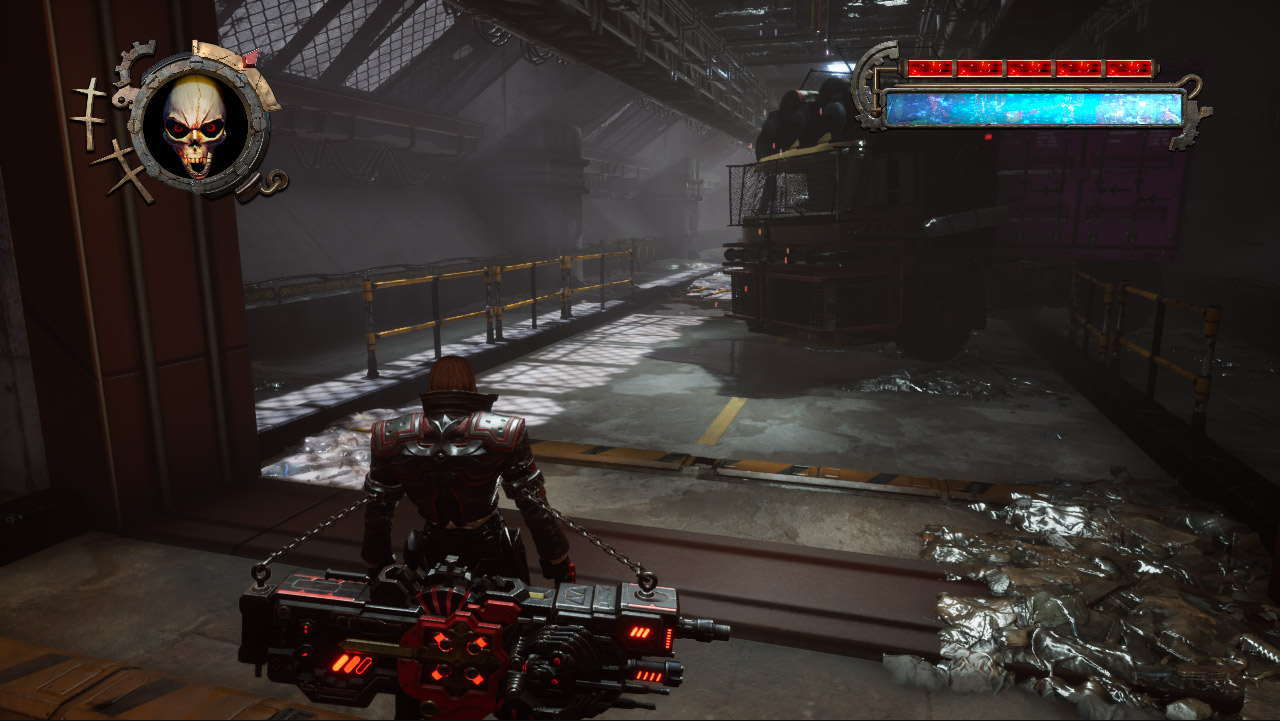Click the skull portrait emblem
Screen dimensions: 1280x721
[x=196, y=124]
